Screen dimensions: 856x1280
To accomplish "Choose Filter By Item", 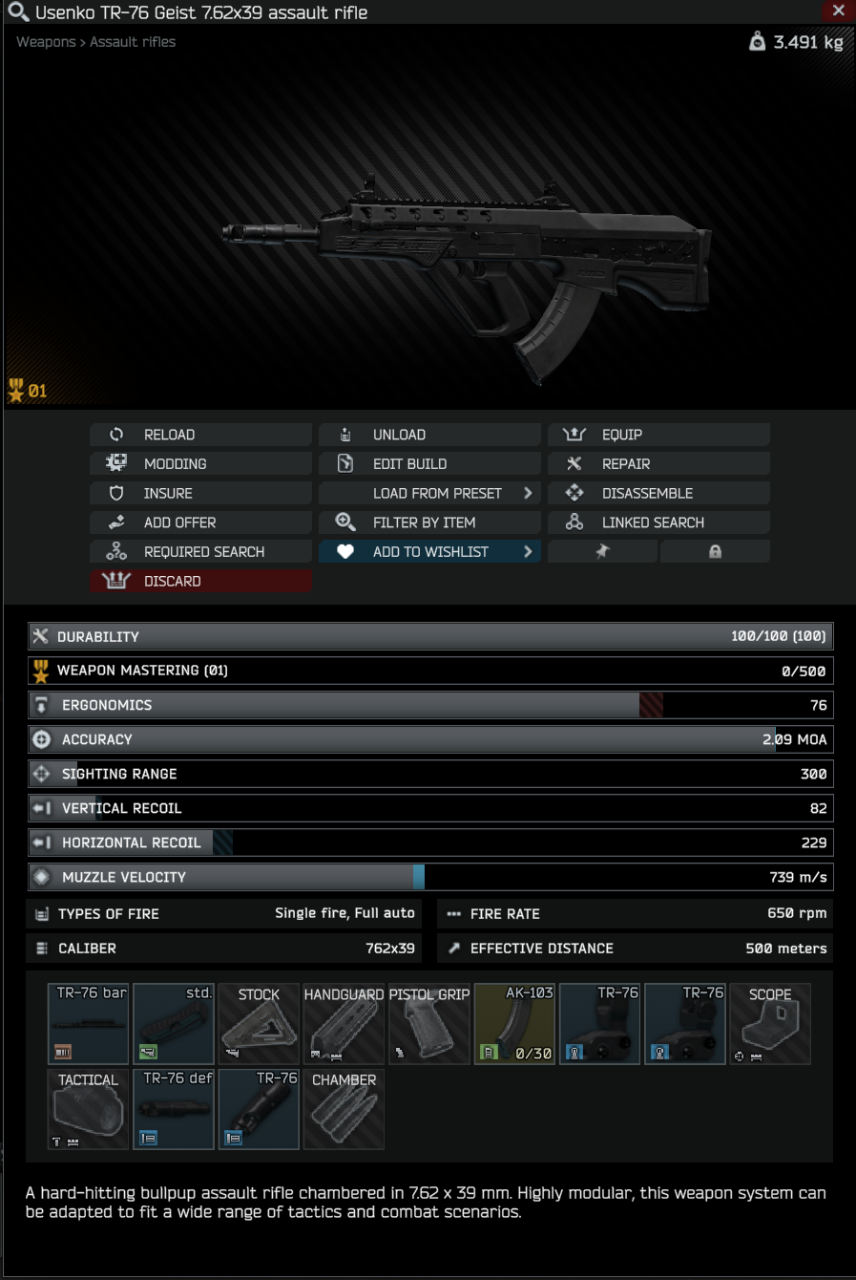I will 429,522.
